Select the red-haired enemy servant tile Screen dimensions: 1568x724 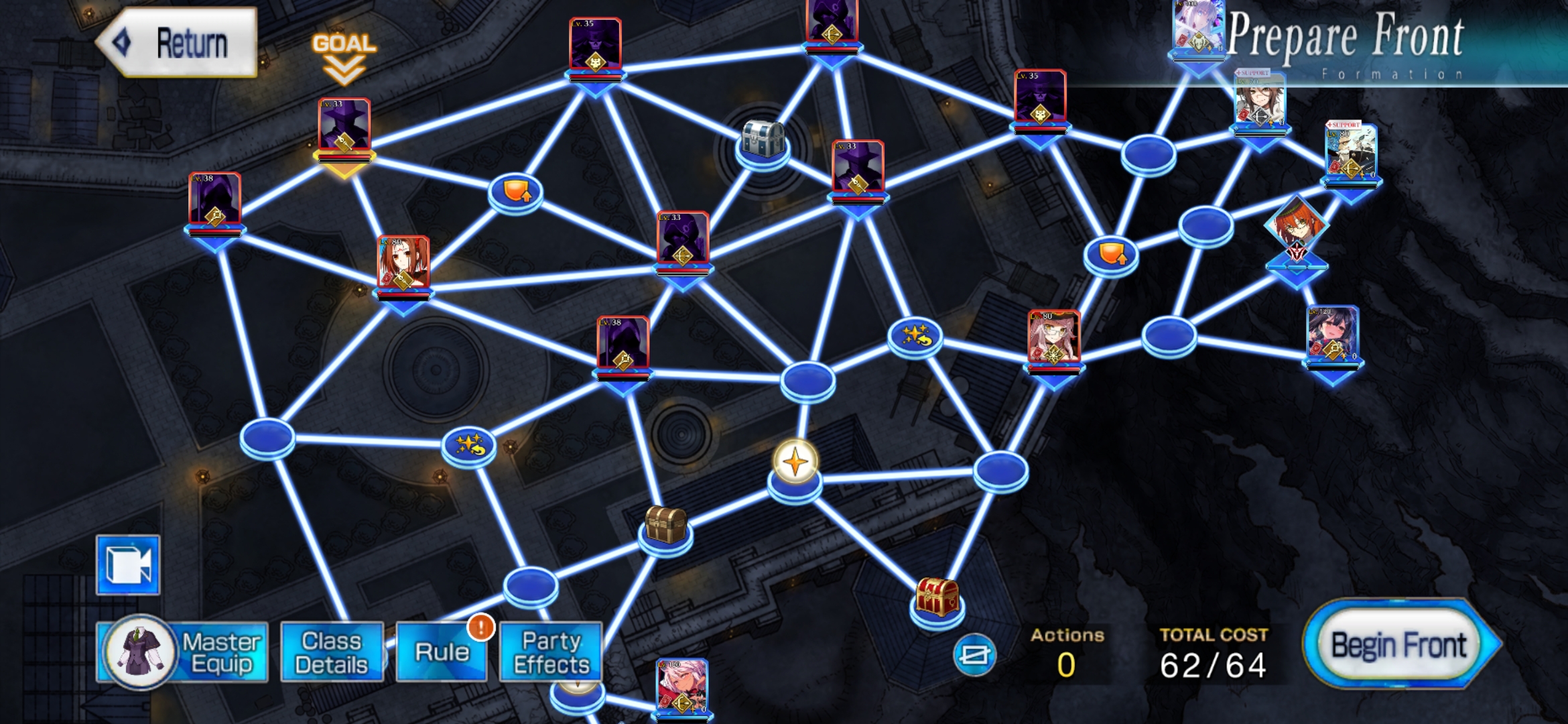coord(403,264)
